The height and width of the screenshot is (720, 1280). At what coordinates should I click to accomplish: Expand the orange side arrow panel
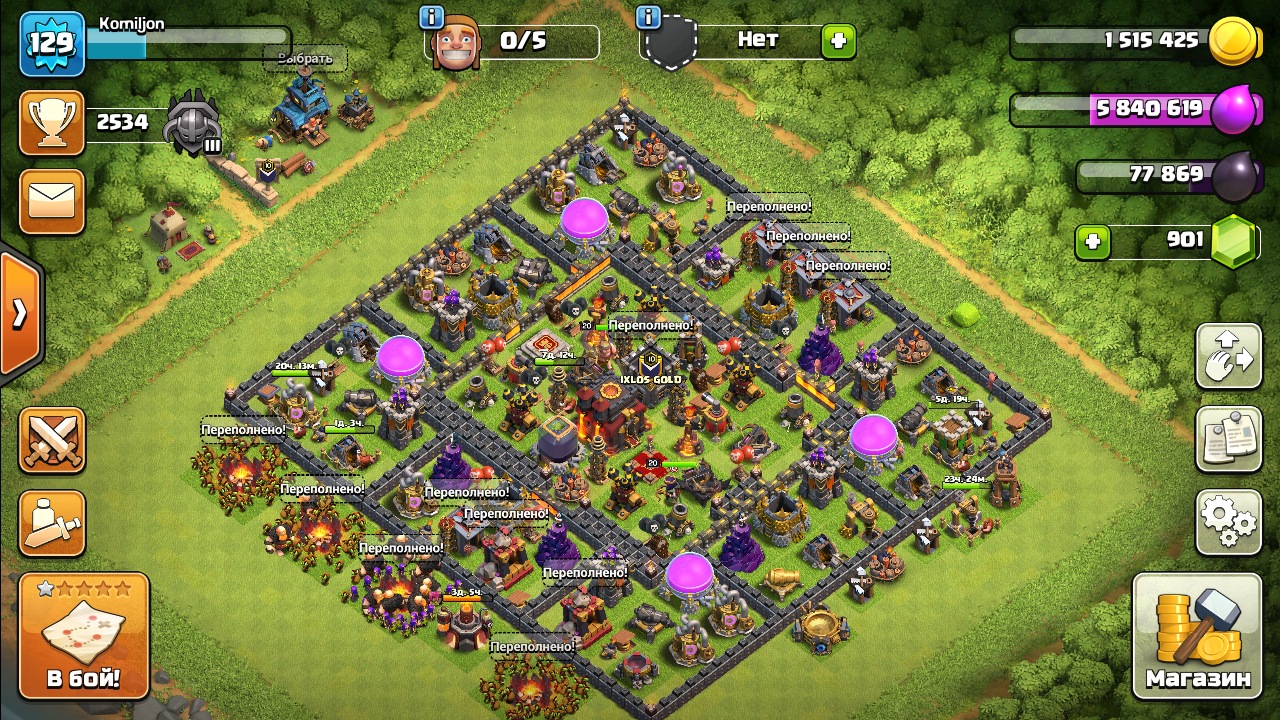pyautogui.click(x=20, y=314)
